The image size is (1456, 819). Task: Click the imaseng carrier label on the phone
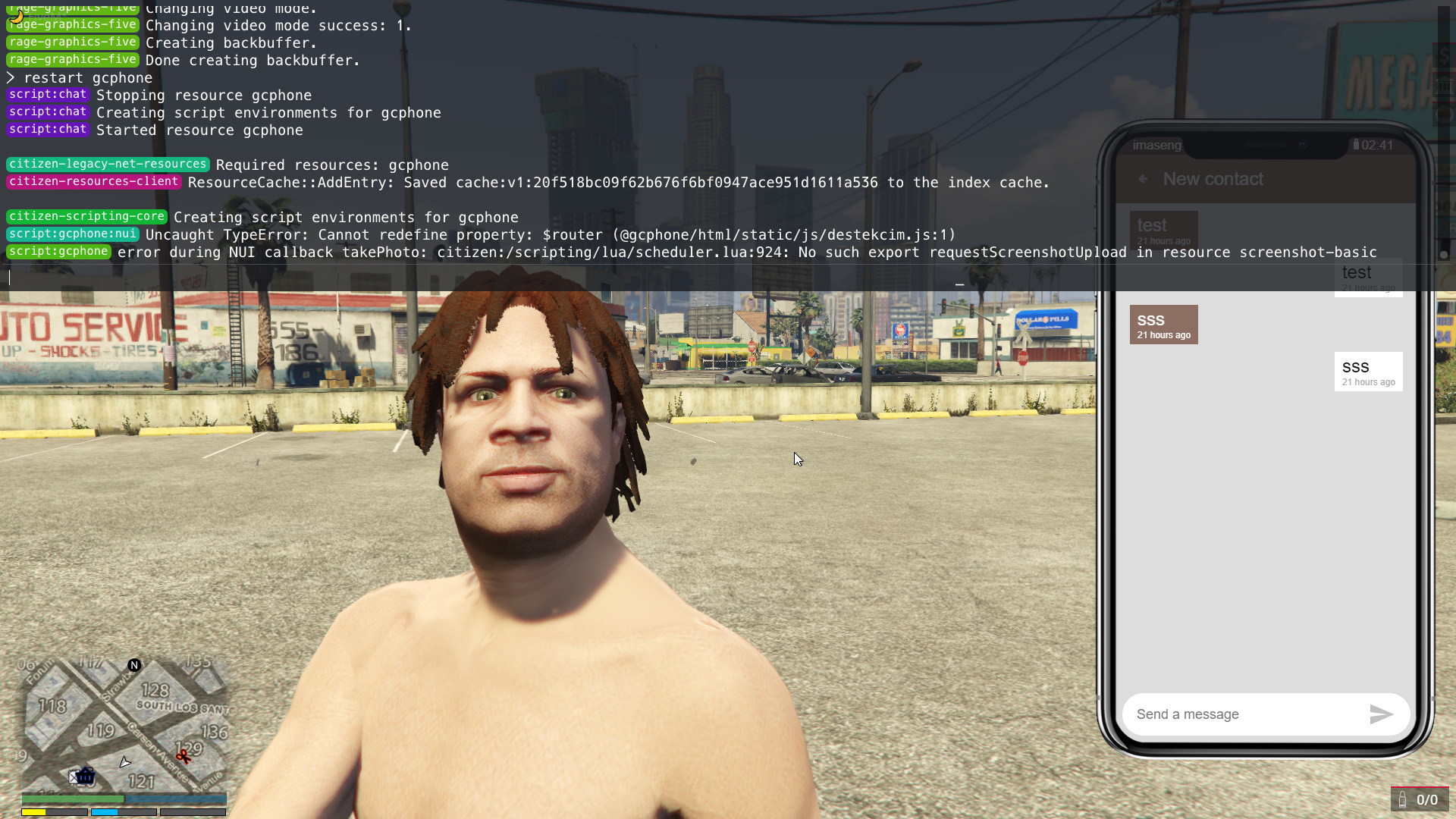click(1156, 145)
